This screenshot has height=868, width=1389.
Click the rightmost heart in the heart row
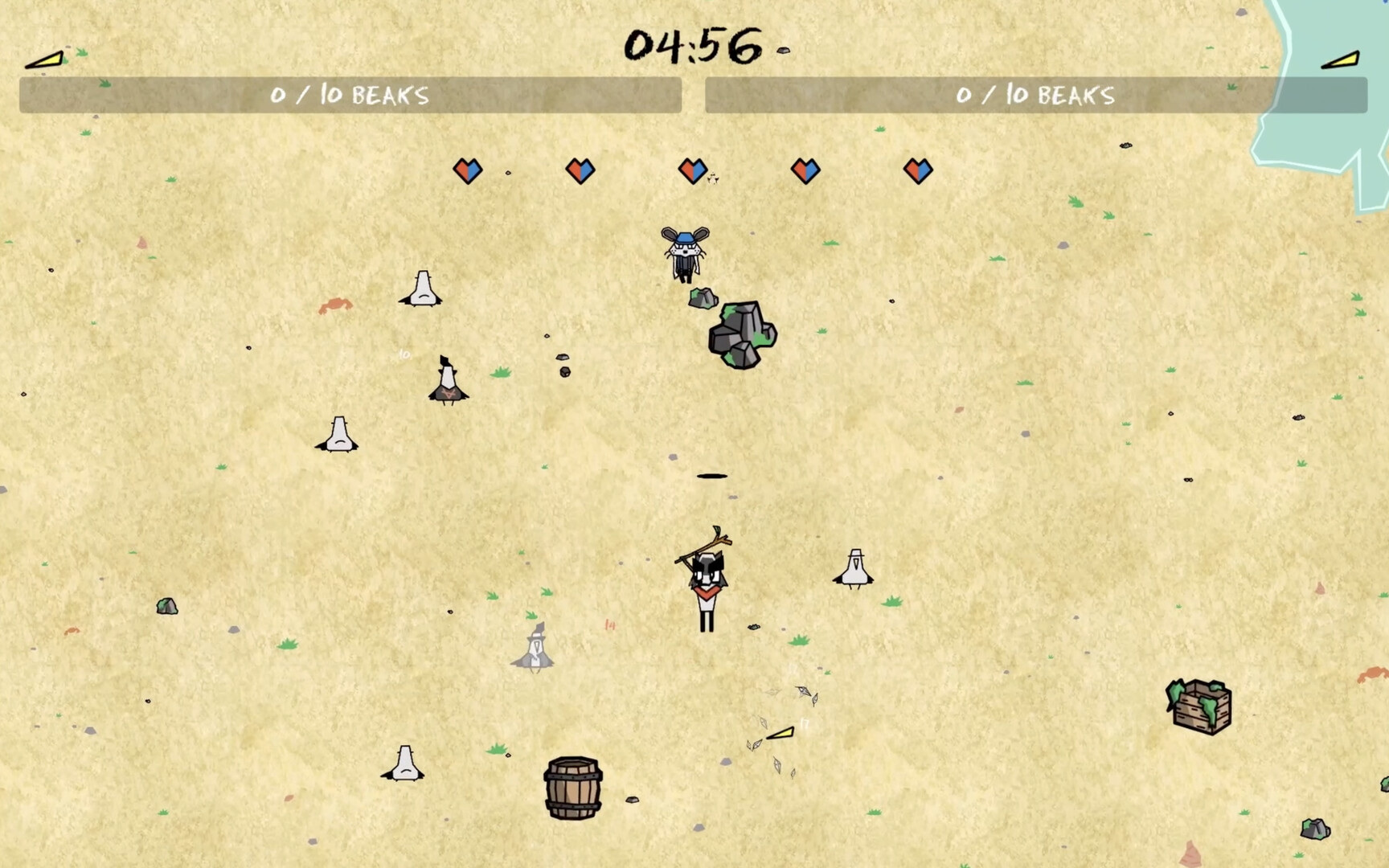tap(919, 170)
